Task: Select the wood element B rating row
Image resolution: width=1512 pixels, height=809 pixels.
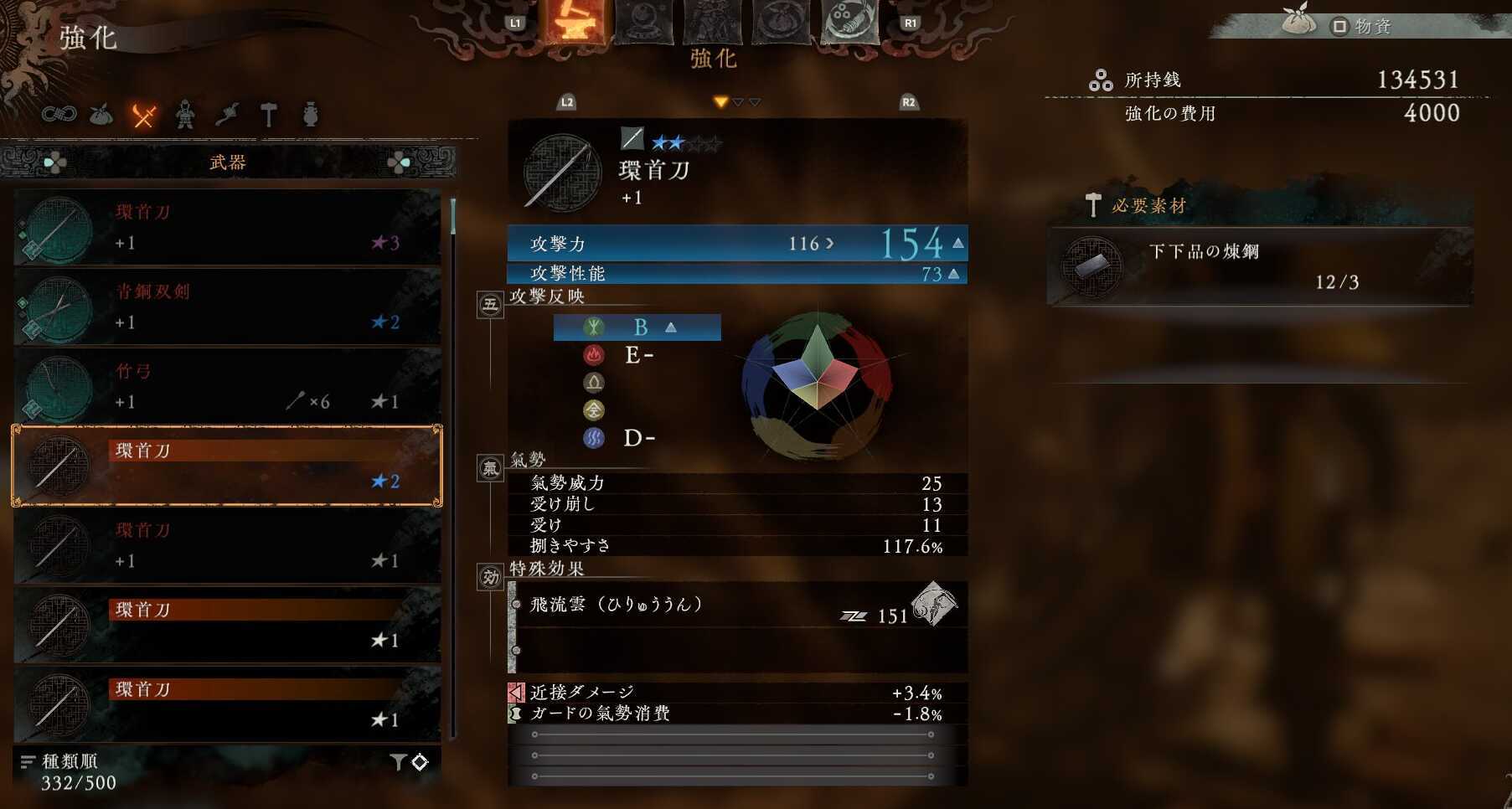Action: coord(637,327)
